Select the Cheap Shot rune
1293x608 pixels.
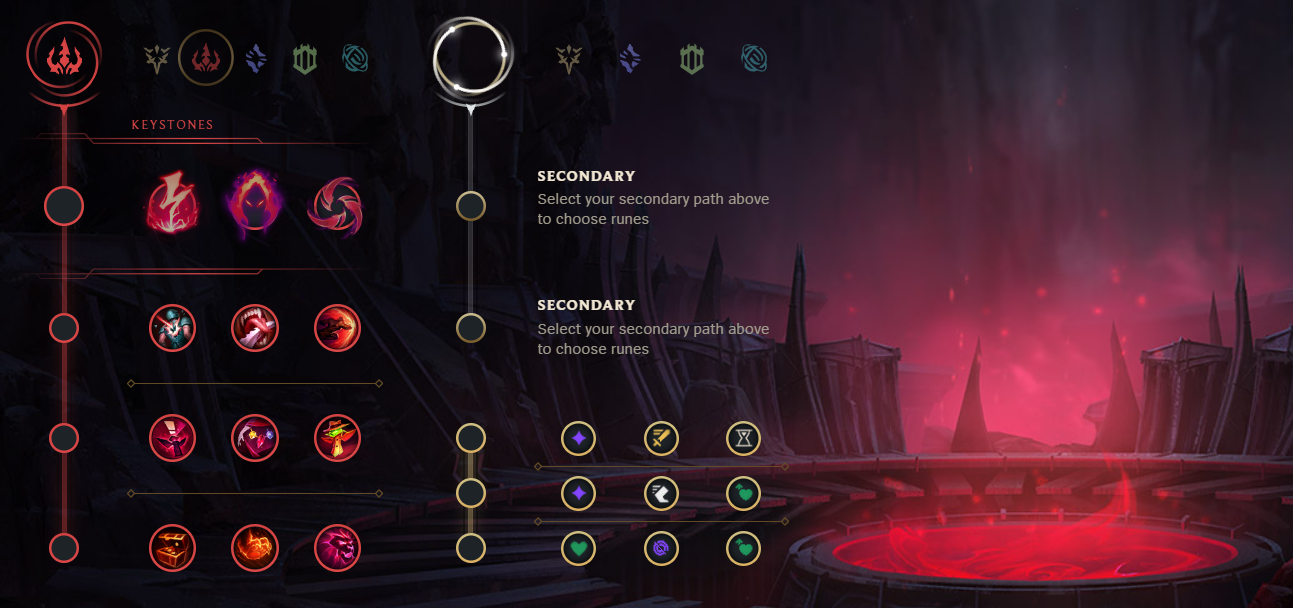click(x=173, y=327)
